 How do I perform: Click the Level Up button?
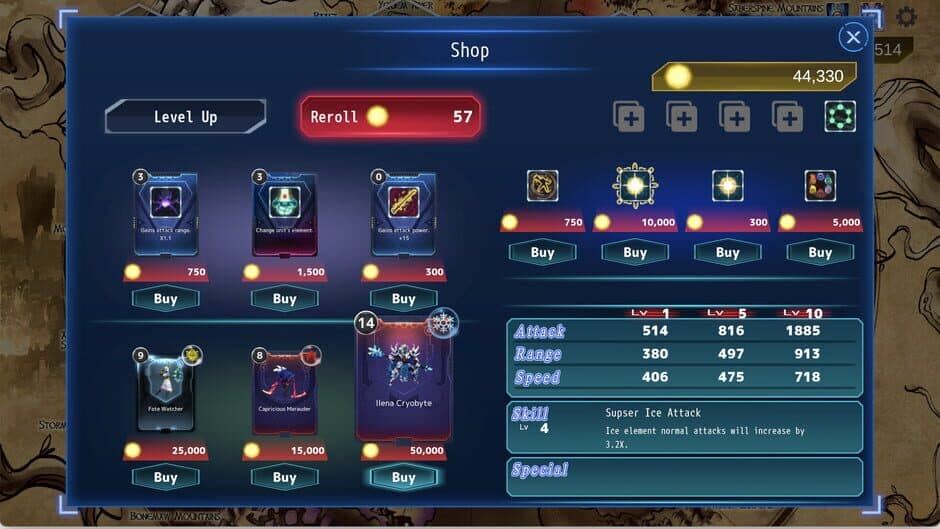click(x=185, y=117)
